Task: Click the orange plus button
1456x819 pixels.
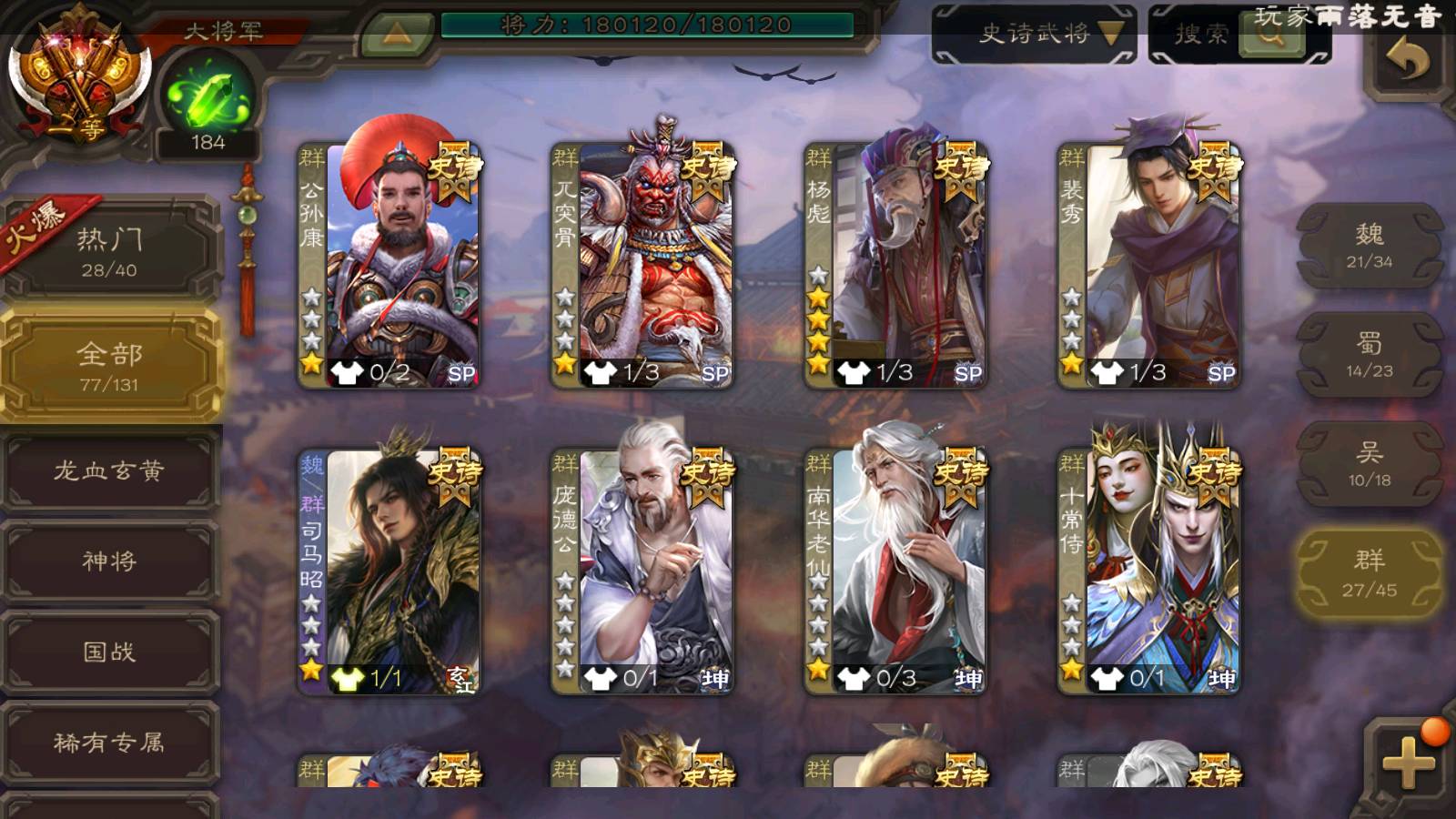Action: (x=1407, y=761)
